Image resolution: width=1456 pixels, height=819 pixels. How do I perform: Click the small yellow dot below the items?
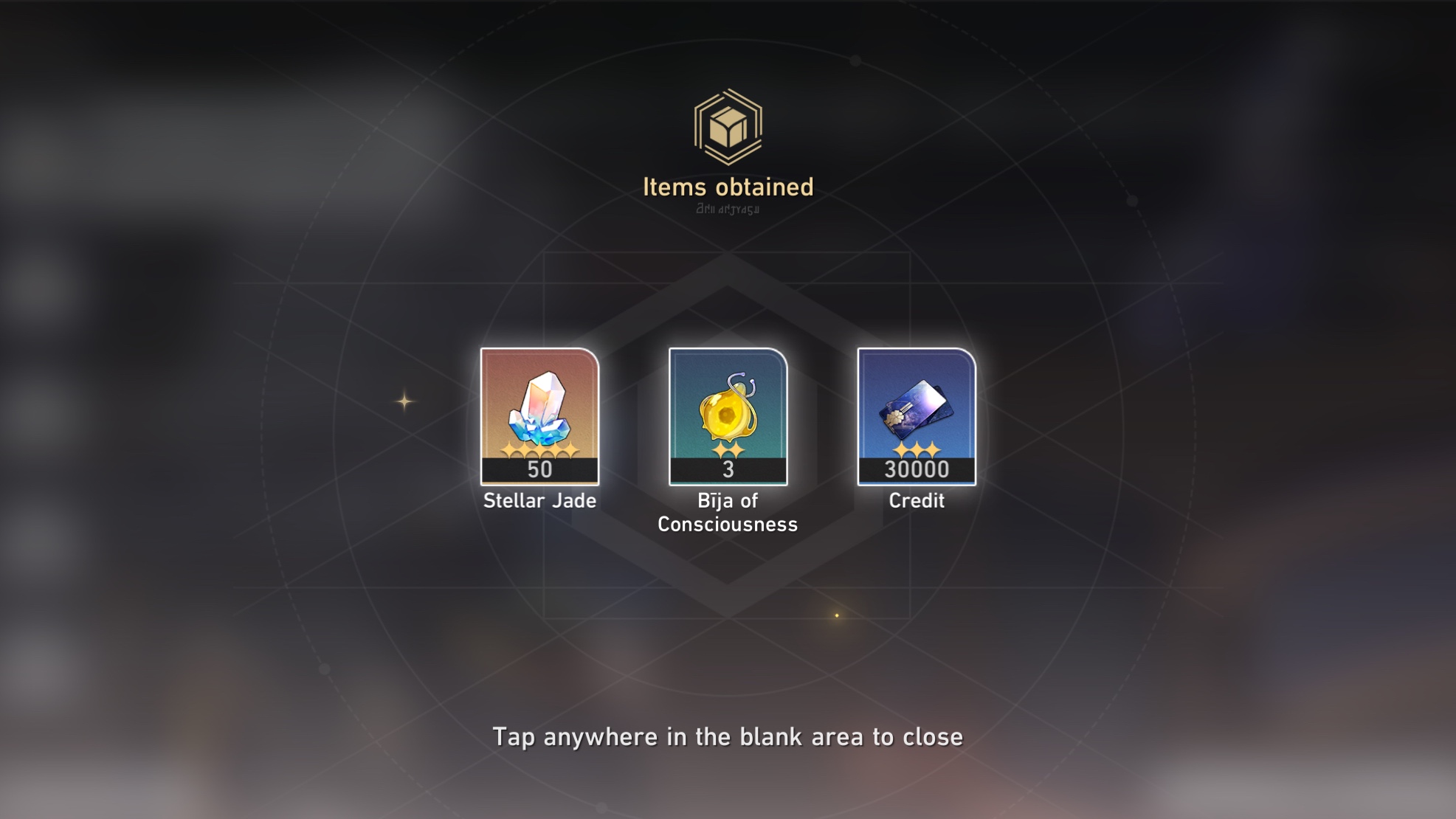click(838, 614)
